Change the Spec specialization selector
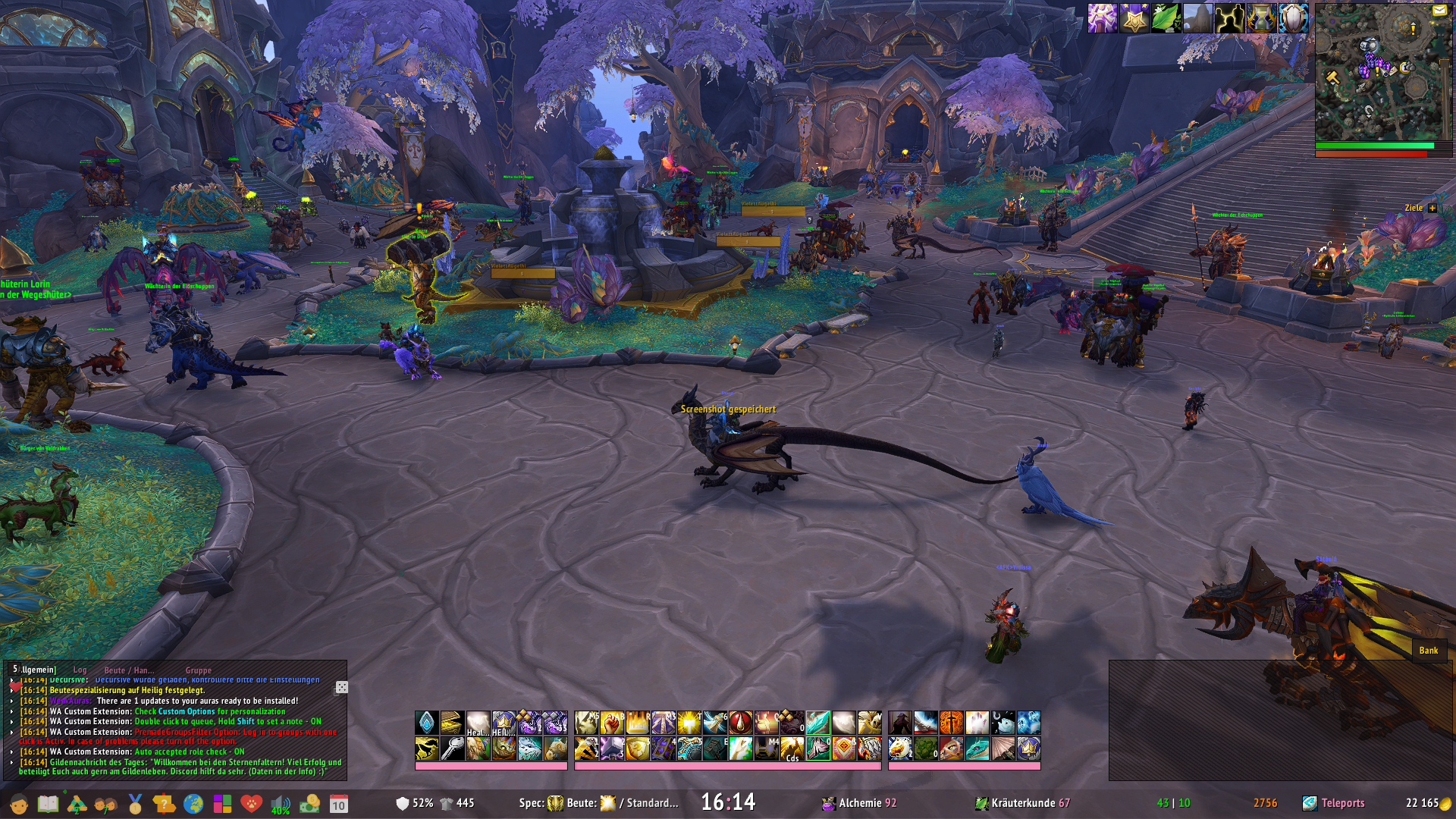Image resolution: width=1456 pixels, height=819 pixels. (x=555, y=803)
